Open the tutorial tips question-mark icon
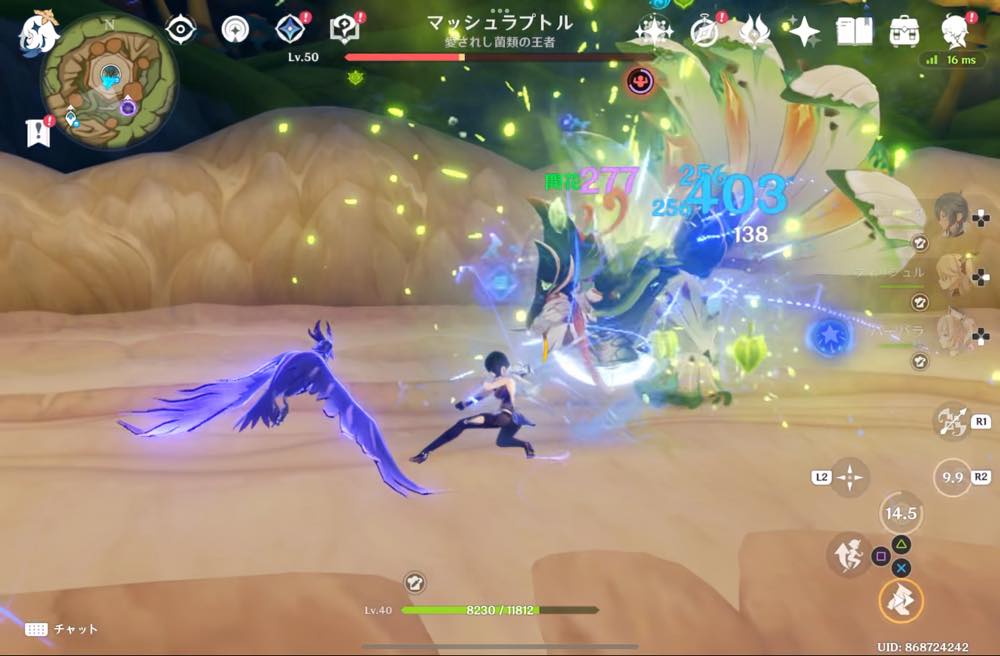 click(344, 29)
